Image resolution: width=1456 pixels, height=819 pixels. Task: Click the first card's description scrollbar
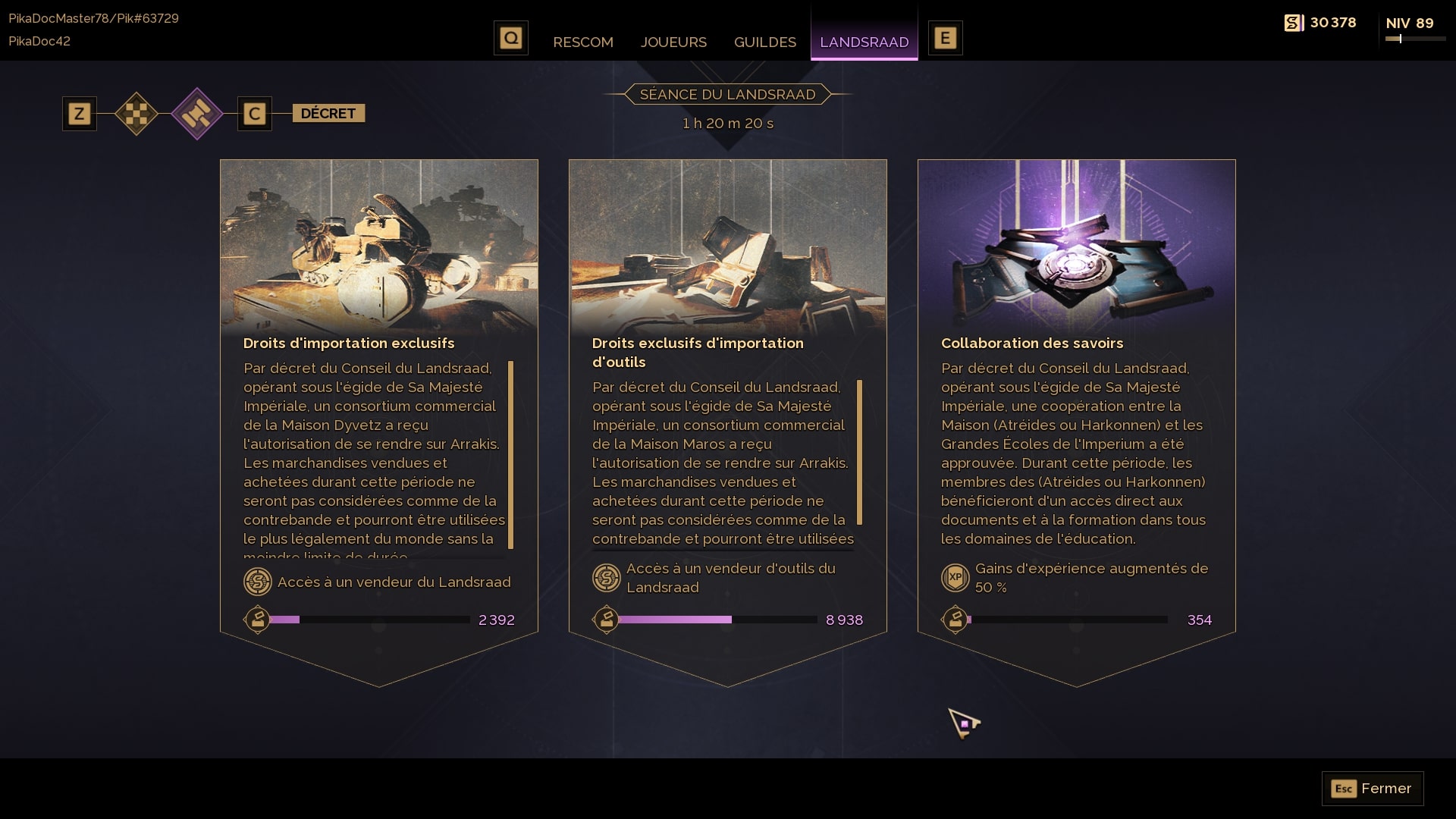[x=511, y=454]
